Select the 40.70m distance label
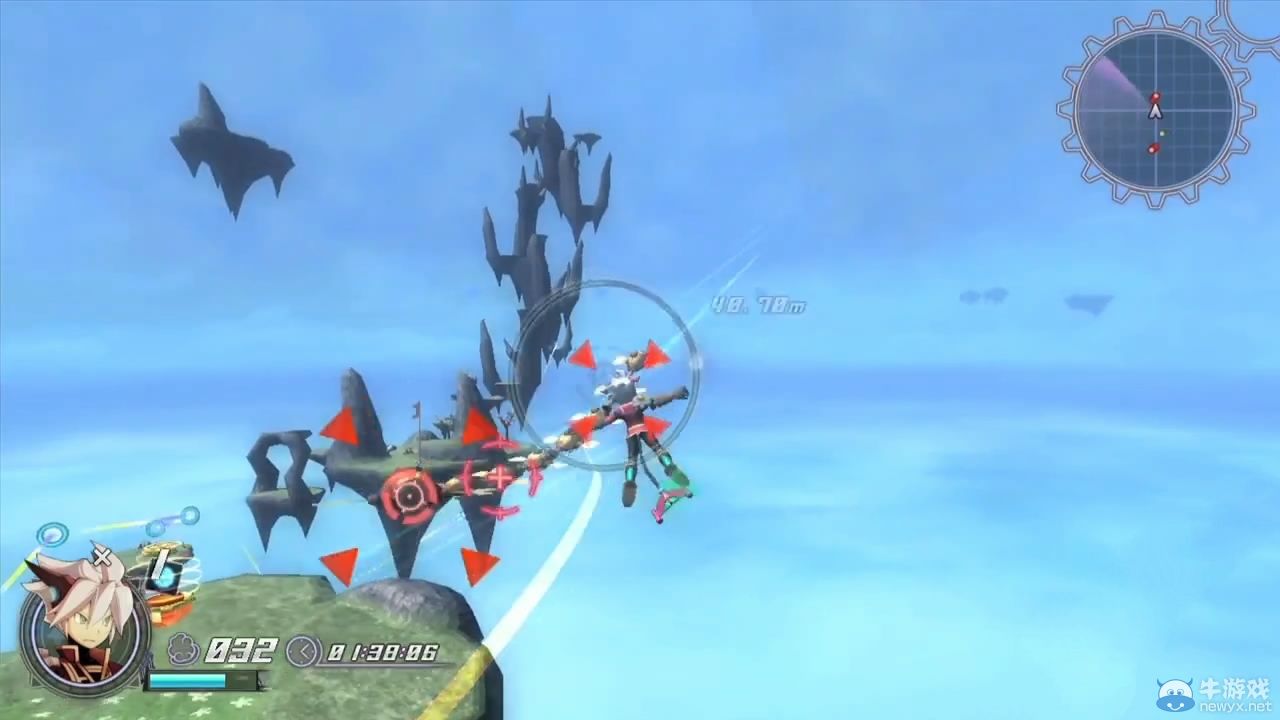 pyautogui.click(x=757, y=306)
